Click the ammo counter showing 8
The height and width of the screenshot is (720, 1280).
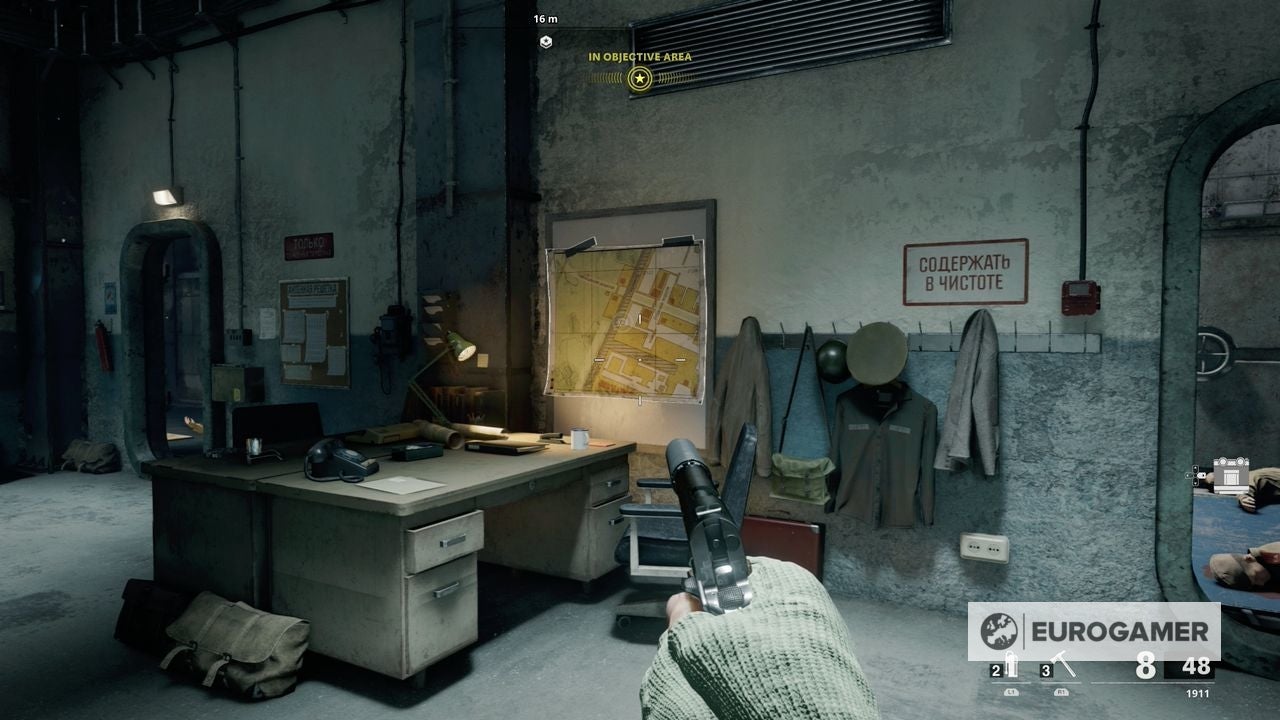coord(1146,665)
